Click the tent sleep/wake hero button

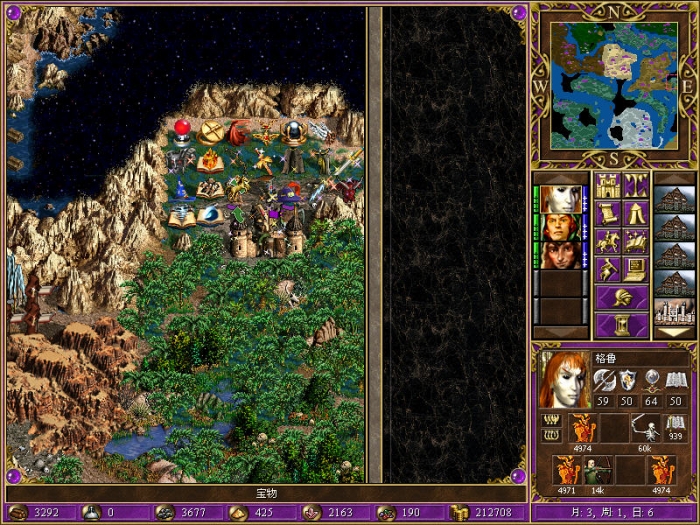coord(636,213)
